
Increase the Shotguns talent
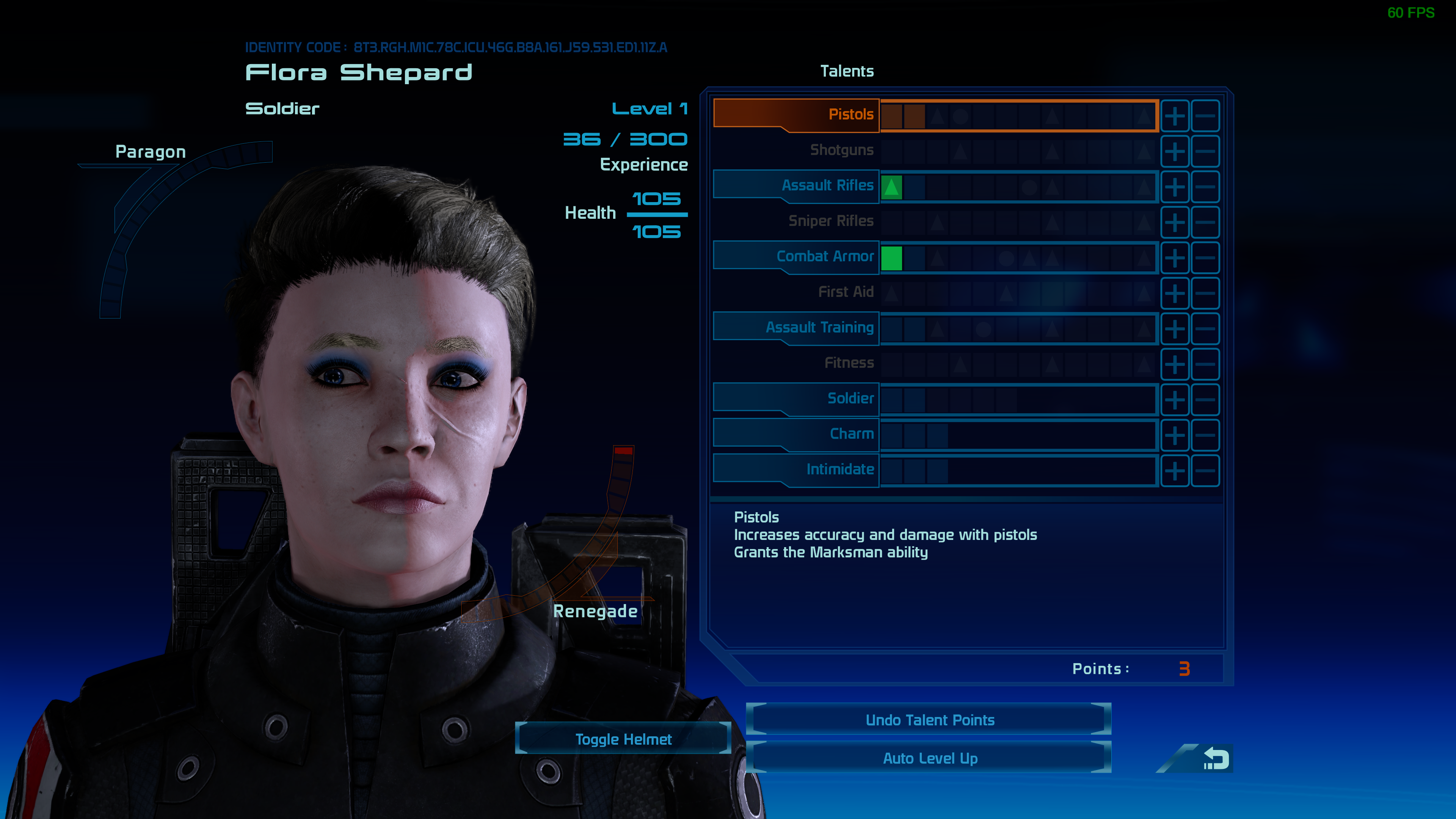click(1175, 152)
